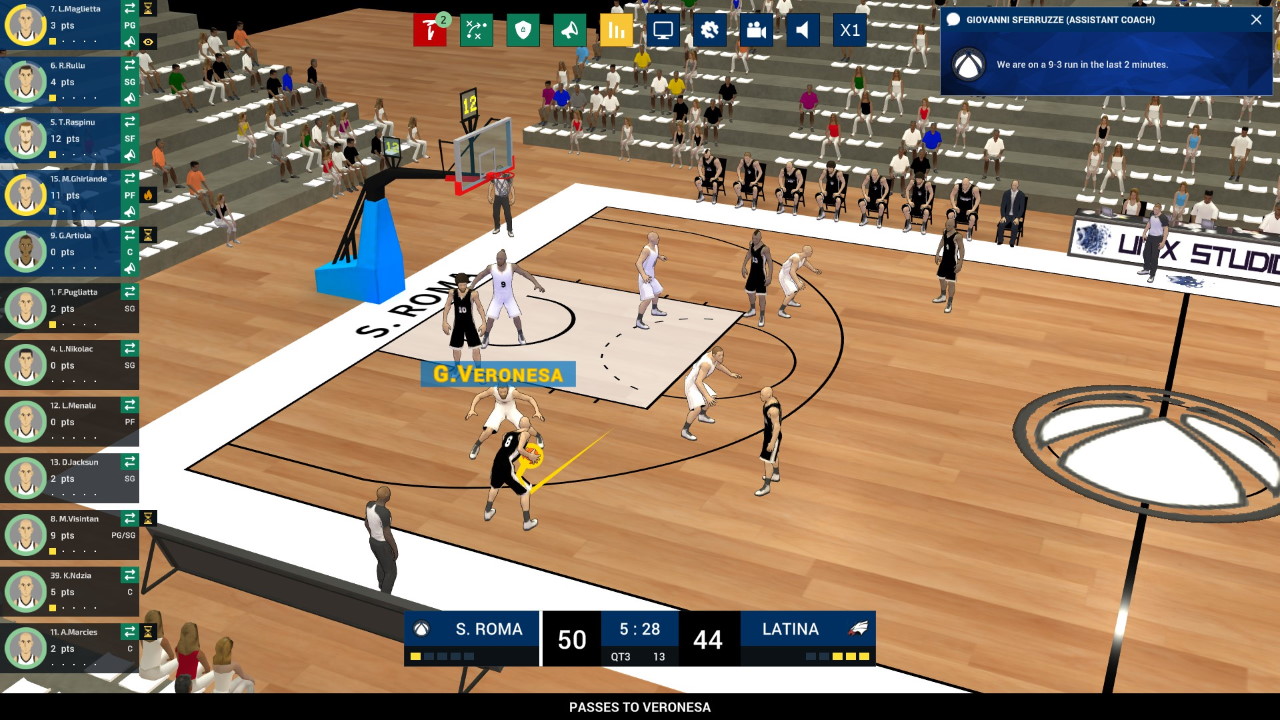
Task: Select T.Raspinu's player card
Action: click(x=62, y=138)
